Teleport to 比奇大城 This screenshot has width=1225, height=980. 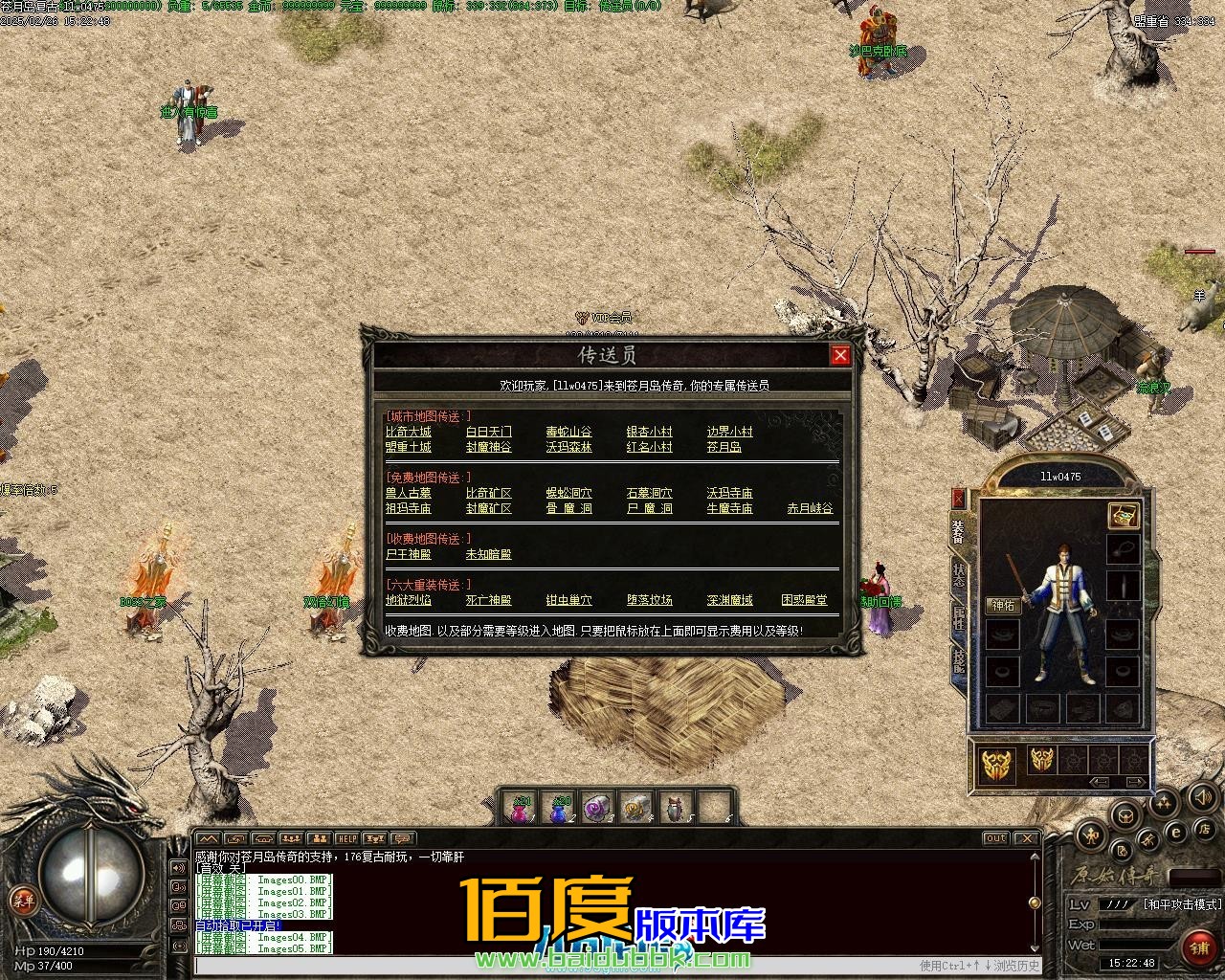tap(408, 432)
